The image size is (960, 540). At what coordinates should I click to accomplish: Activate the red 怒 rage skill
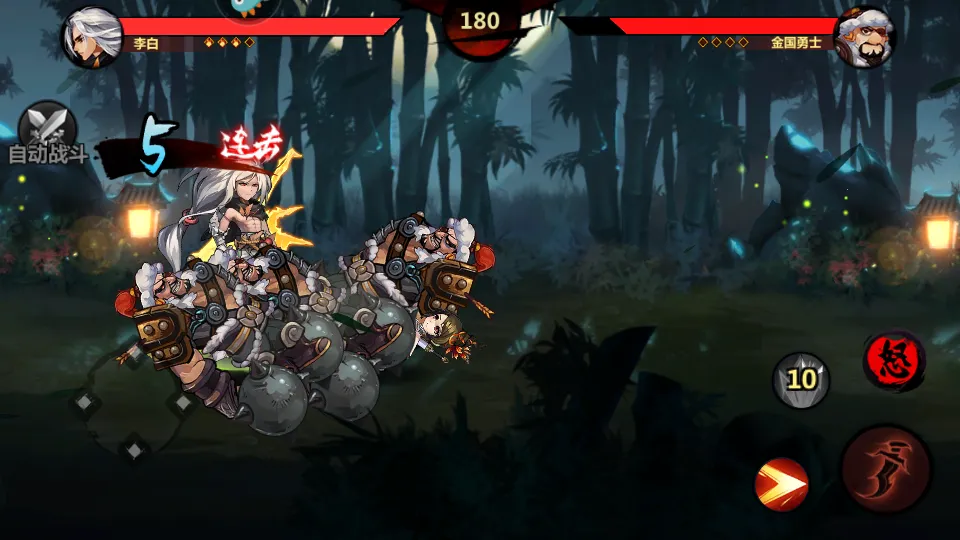[x=893, y=360]
